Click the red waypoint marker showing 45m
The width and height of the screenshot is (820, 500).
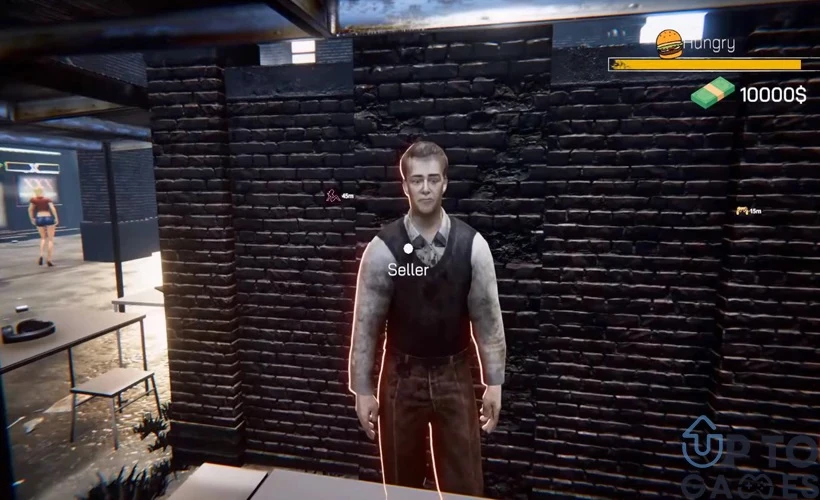(333, 196)
